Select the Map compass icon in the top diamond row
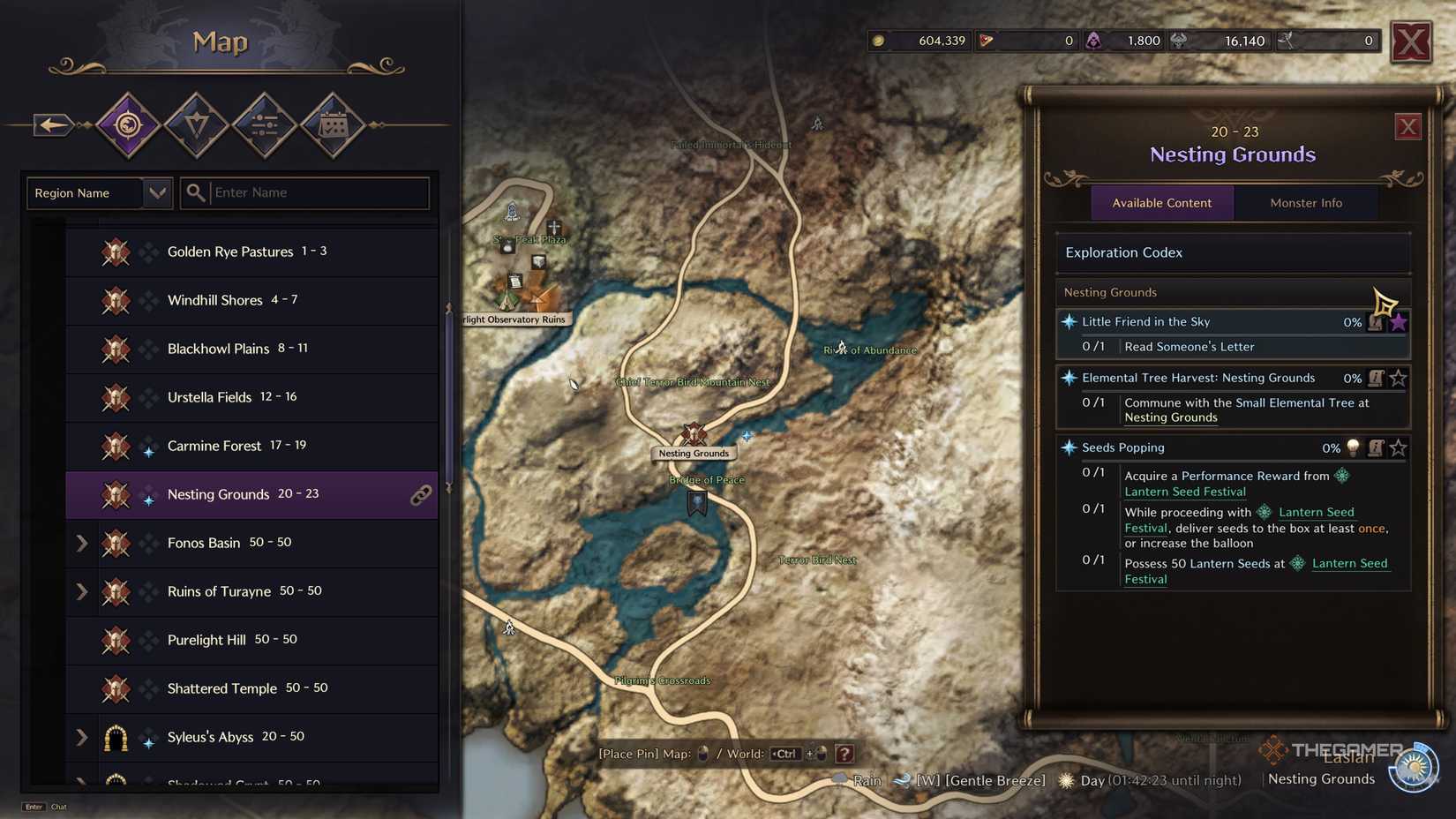 tap(128, 124)
